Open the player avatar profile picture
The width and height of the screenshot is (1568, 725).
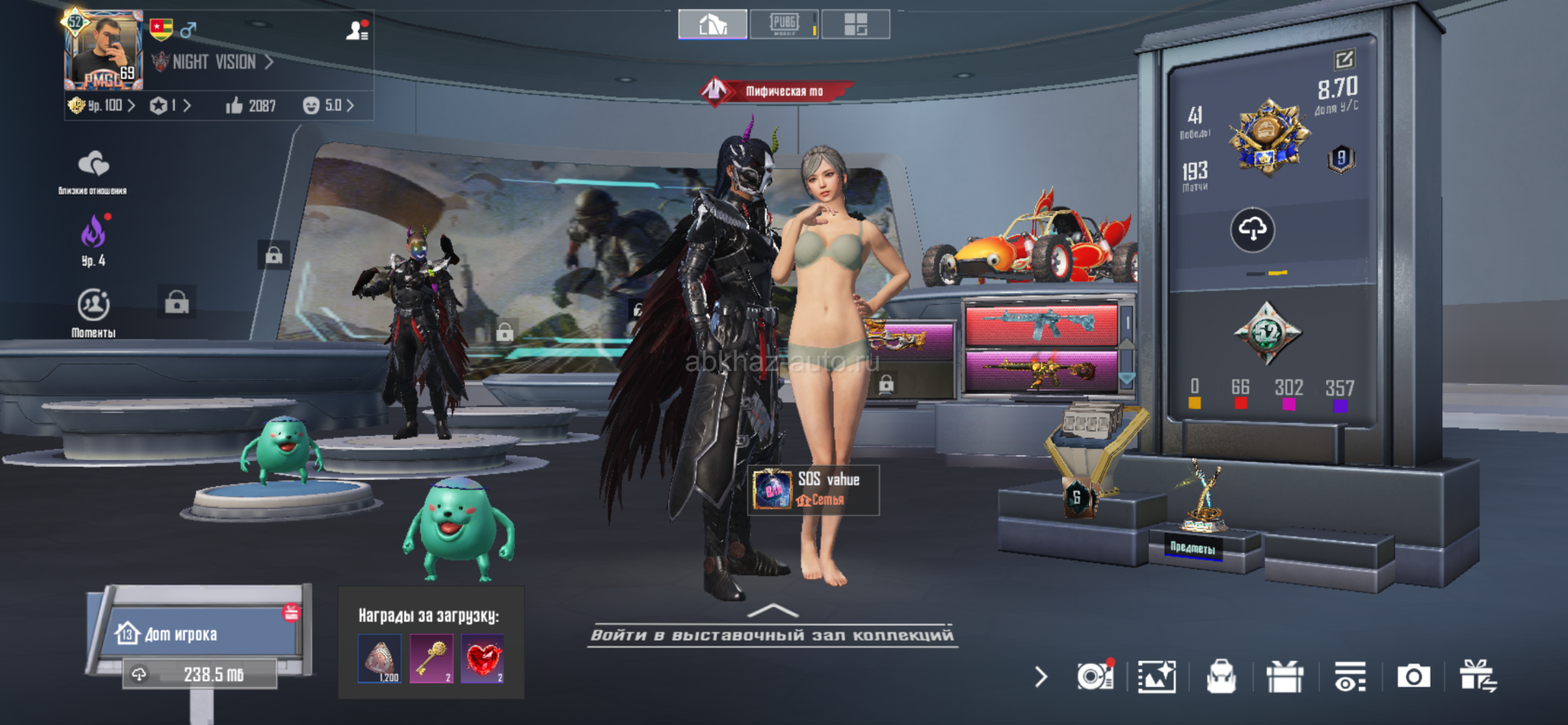(x=104, y=51)
